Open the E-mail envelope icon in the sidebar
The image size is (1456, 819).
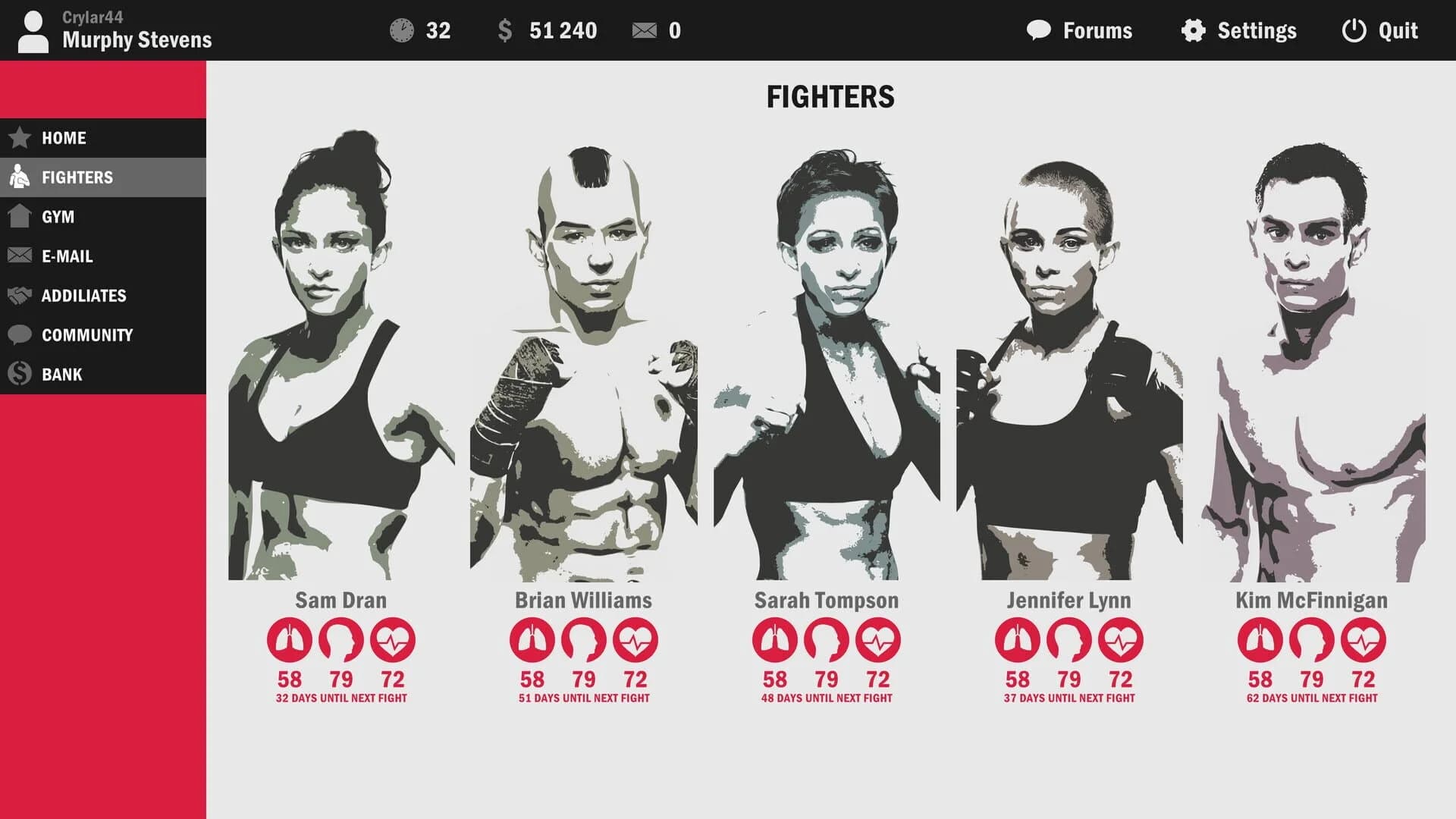tap(17, 256)
